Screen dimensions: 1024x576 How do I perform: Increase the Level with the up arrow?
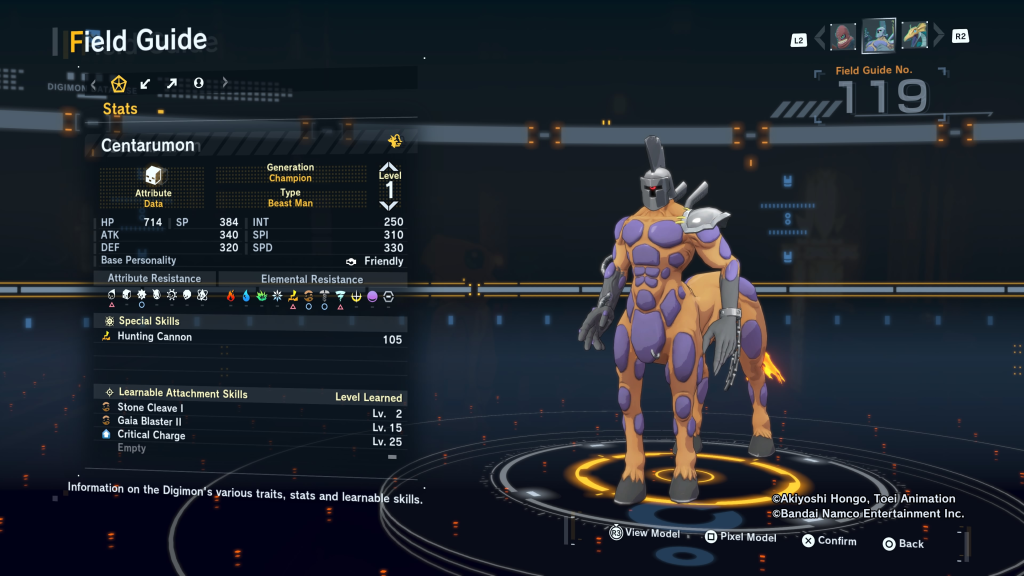coord(389,168)
